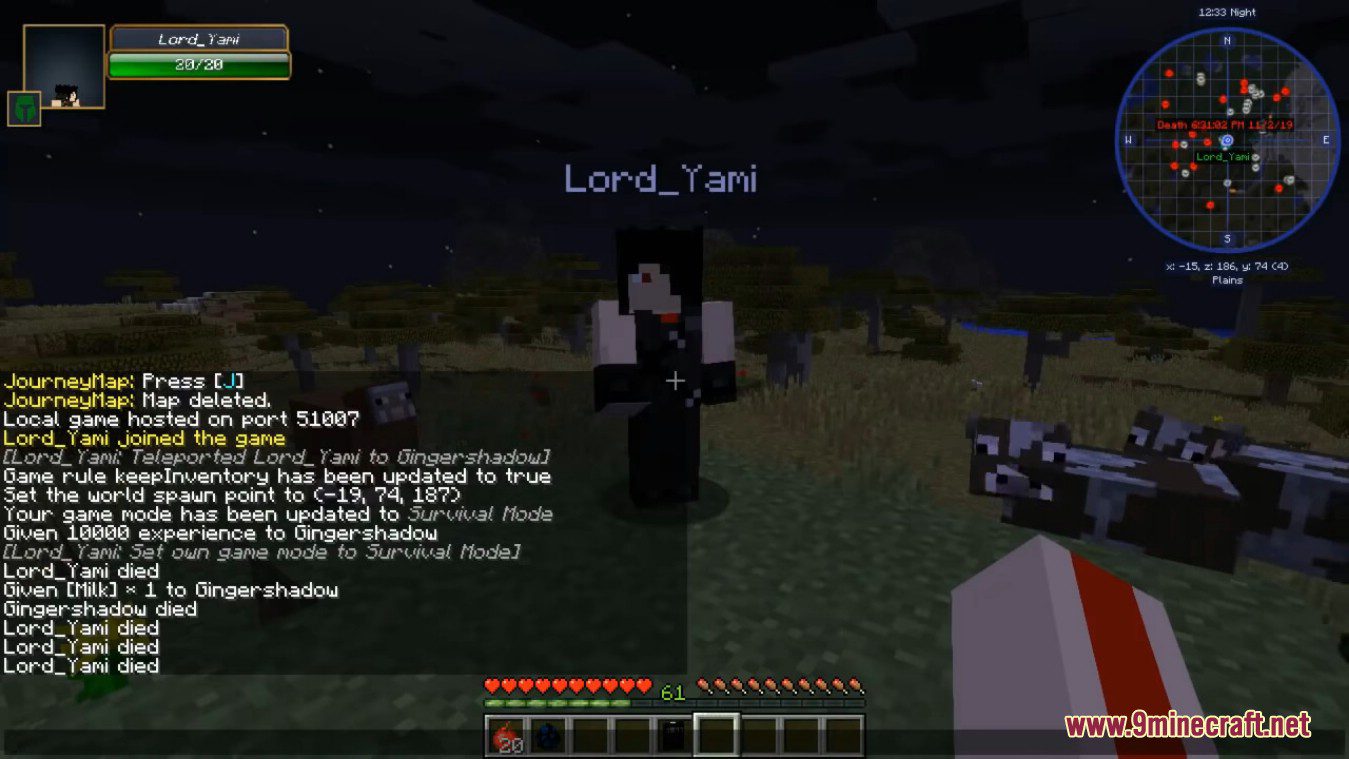Expand the N compass marker on minimap

click(1227, 42)
